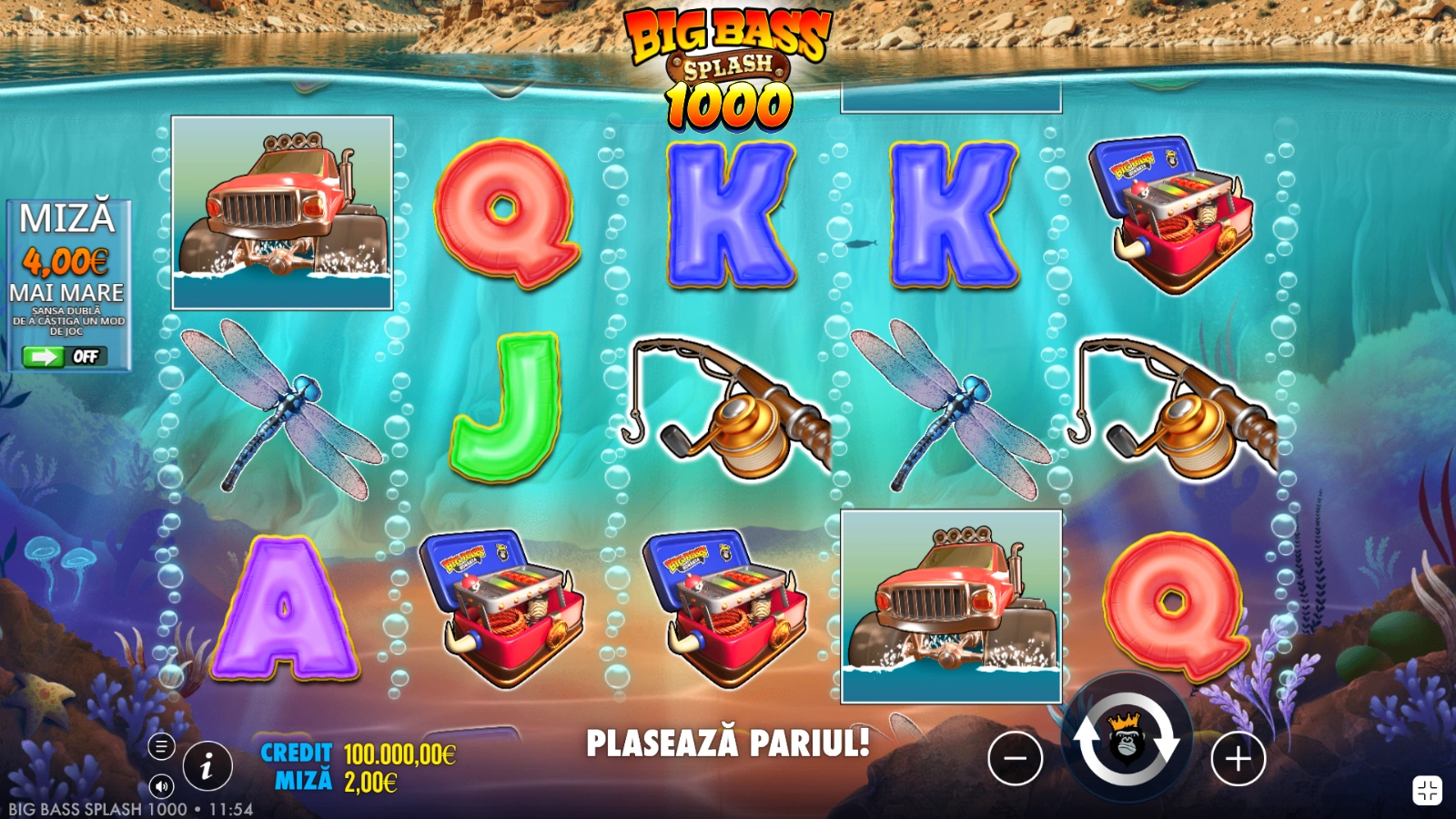The width and height of the screenshot is (1456, 819).
Task: Mute the game sound
Action: click(x=161, y=786)
